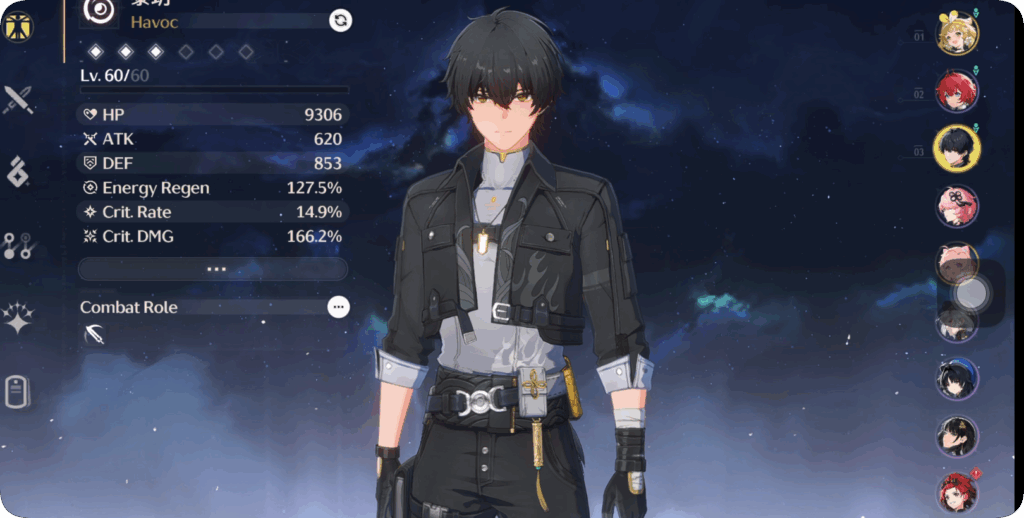Click the Combat Role icon below the label
The image size is (1024, 518).
pos(95,336)
